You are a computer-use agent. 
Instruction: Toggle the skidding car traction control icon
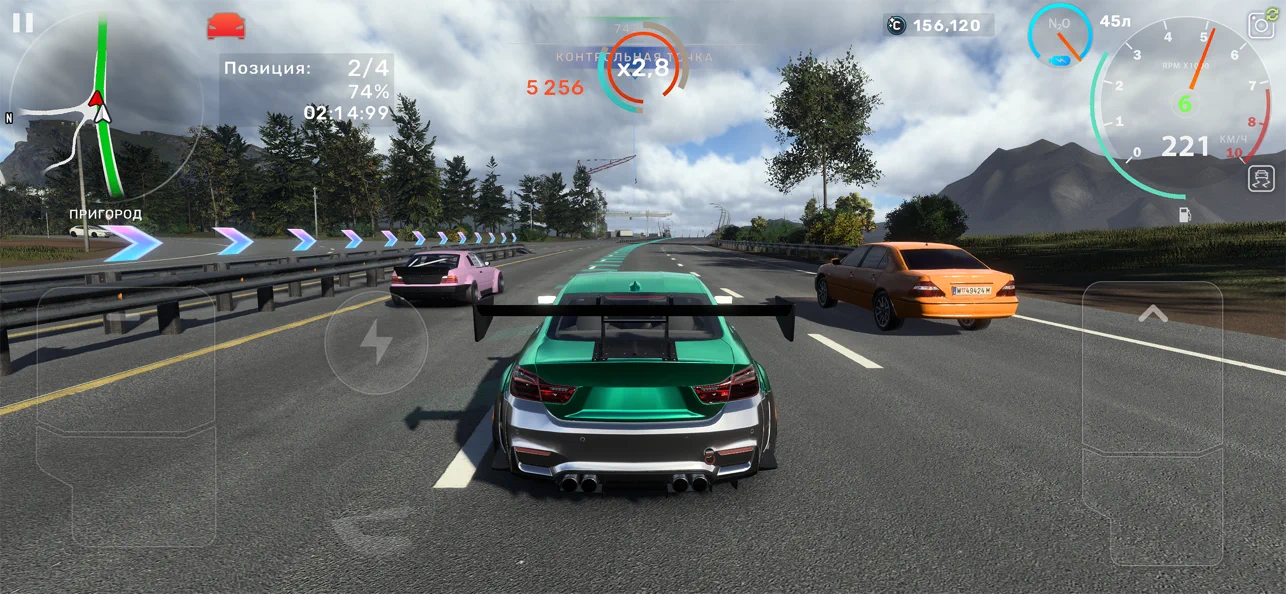pos(1261,178)
